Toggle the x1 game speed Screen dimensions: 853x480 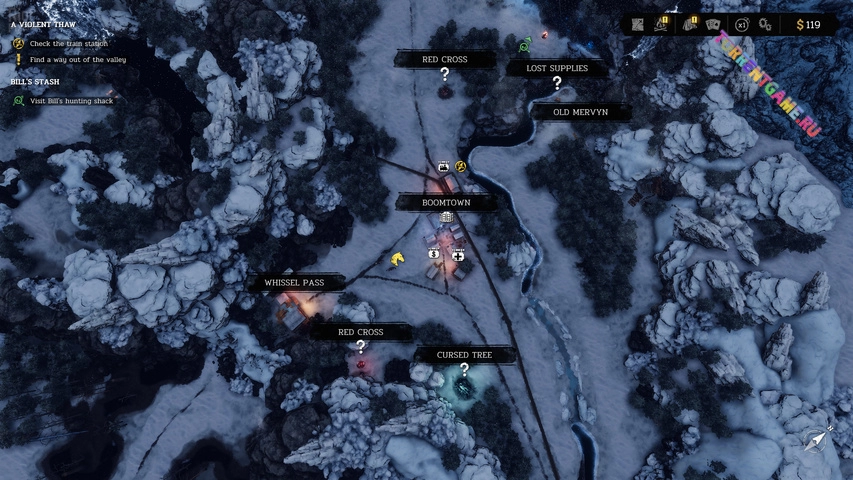pyautogui.click(x=741, y=24)
